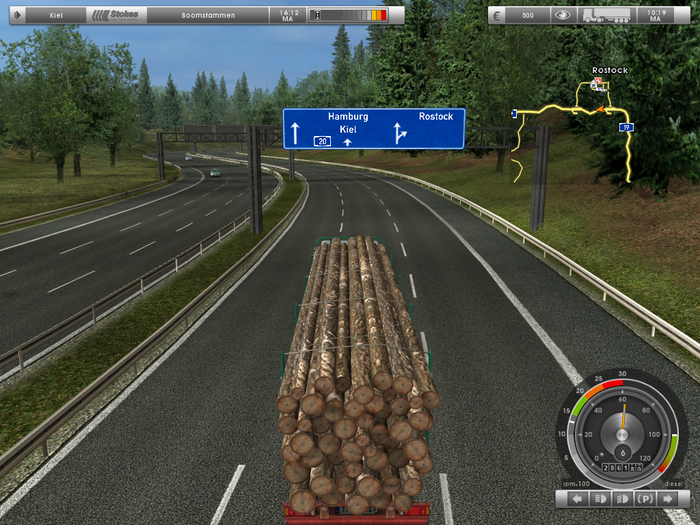Open the truck and trailer icon panel
Screen dimensions: 700x525
606,16
